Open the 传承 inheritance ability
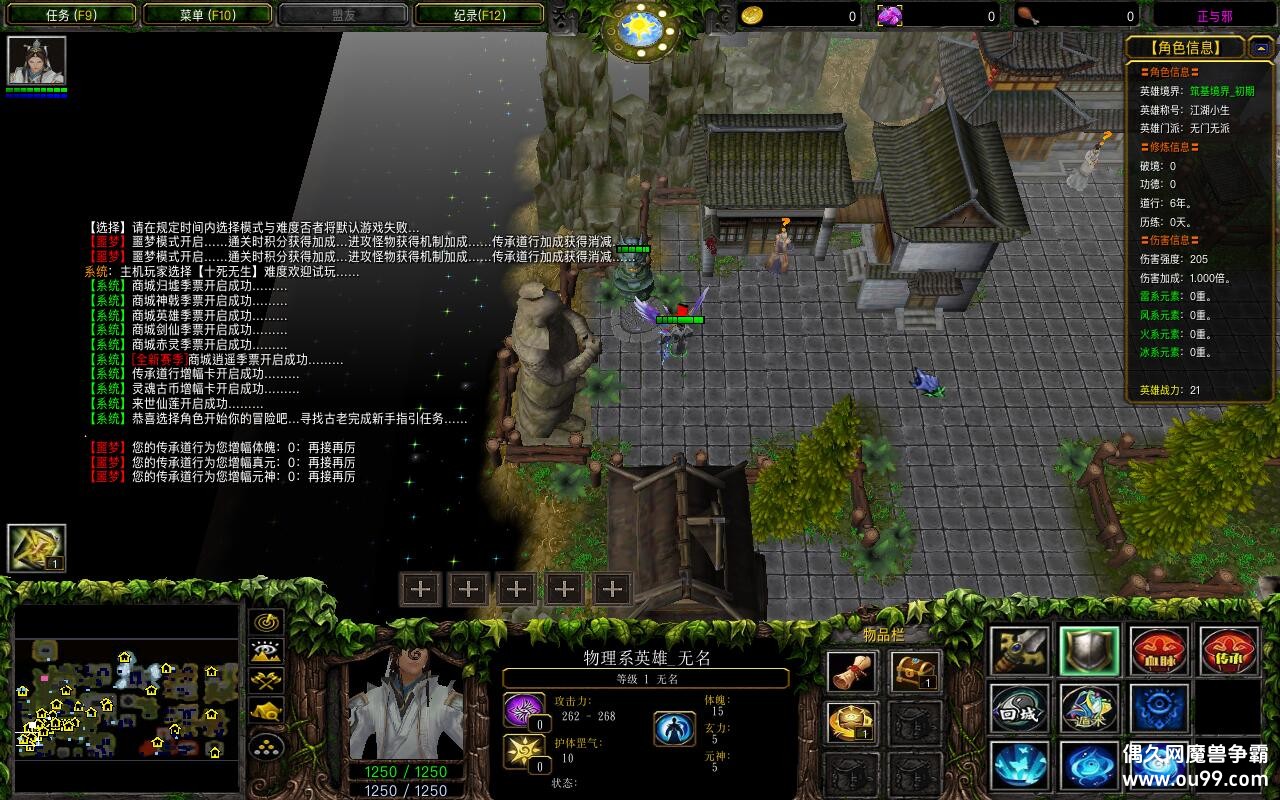1280x800 pixels. pyautogui.click(x=1229, y=651)
